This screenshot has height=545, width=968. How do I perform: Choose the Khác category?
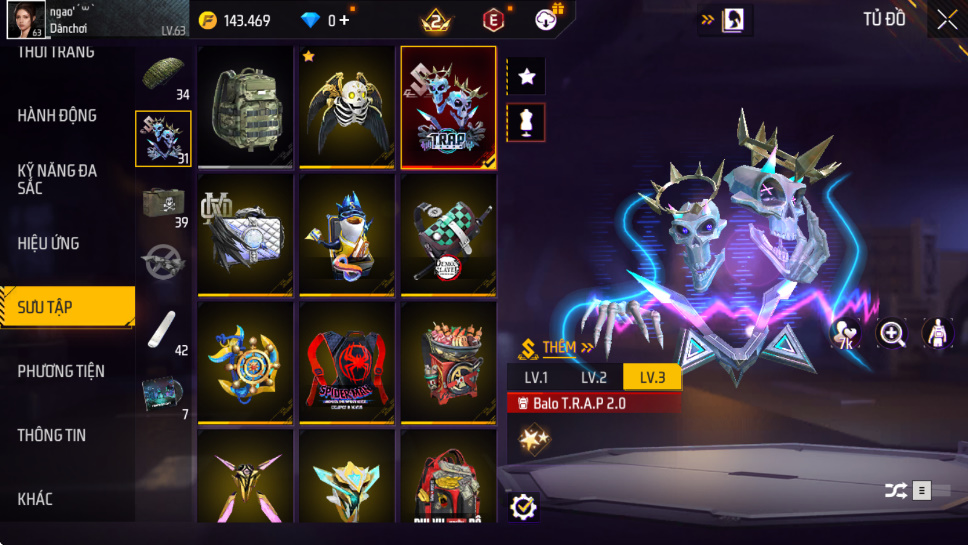(35, 499)
